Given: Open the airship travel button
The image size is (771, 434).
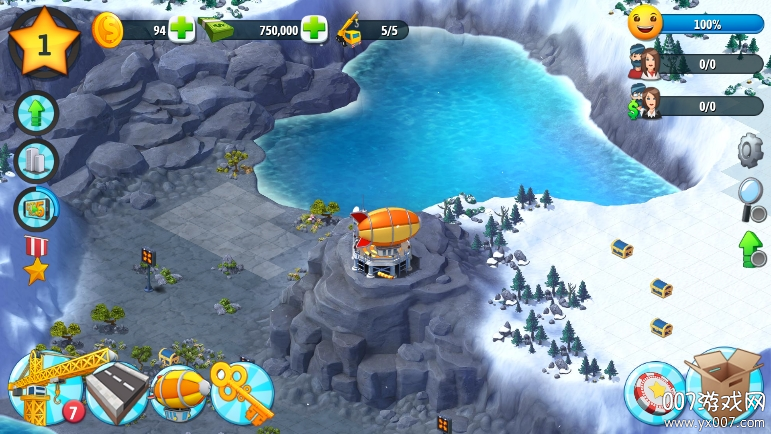Looking at the screenshot, I should point(179,392).
